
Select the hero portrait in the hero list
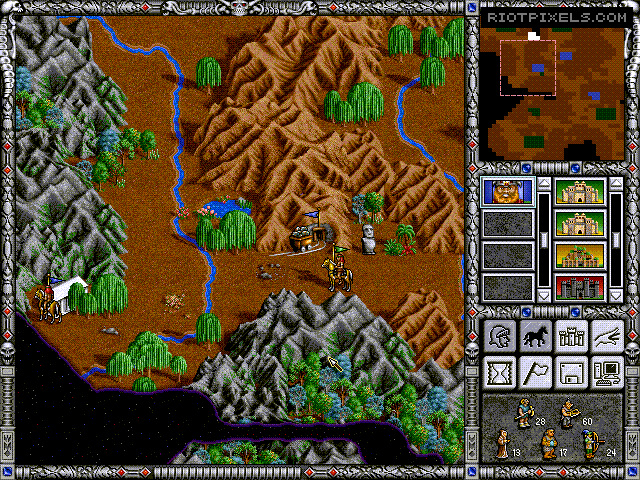click(x=508, y=191)
